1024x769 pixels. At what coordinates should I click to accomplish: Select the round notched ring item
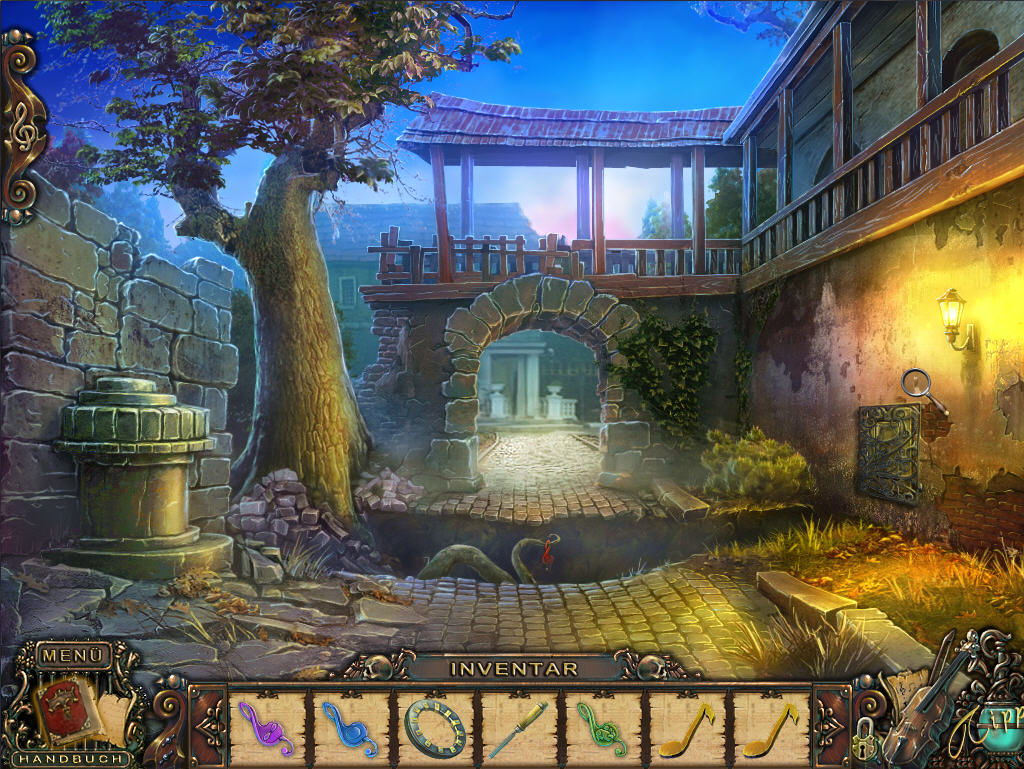[x=436, y=728]
